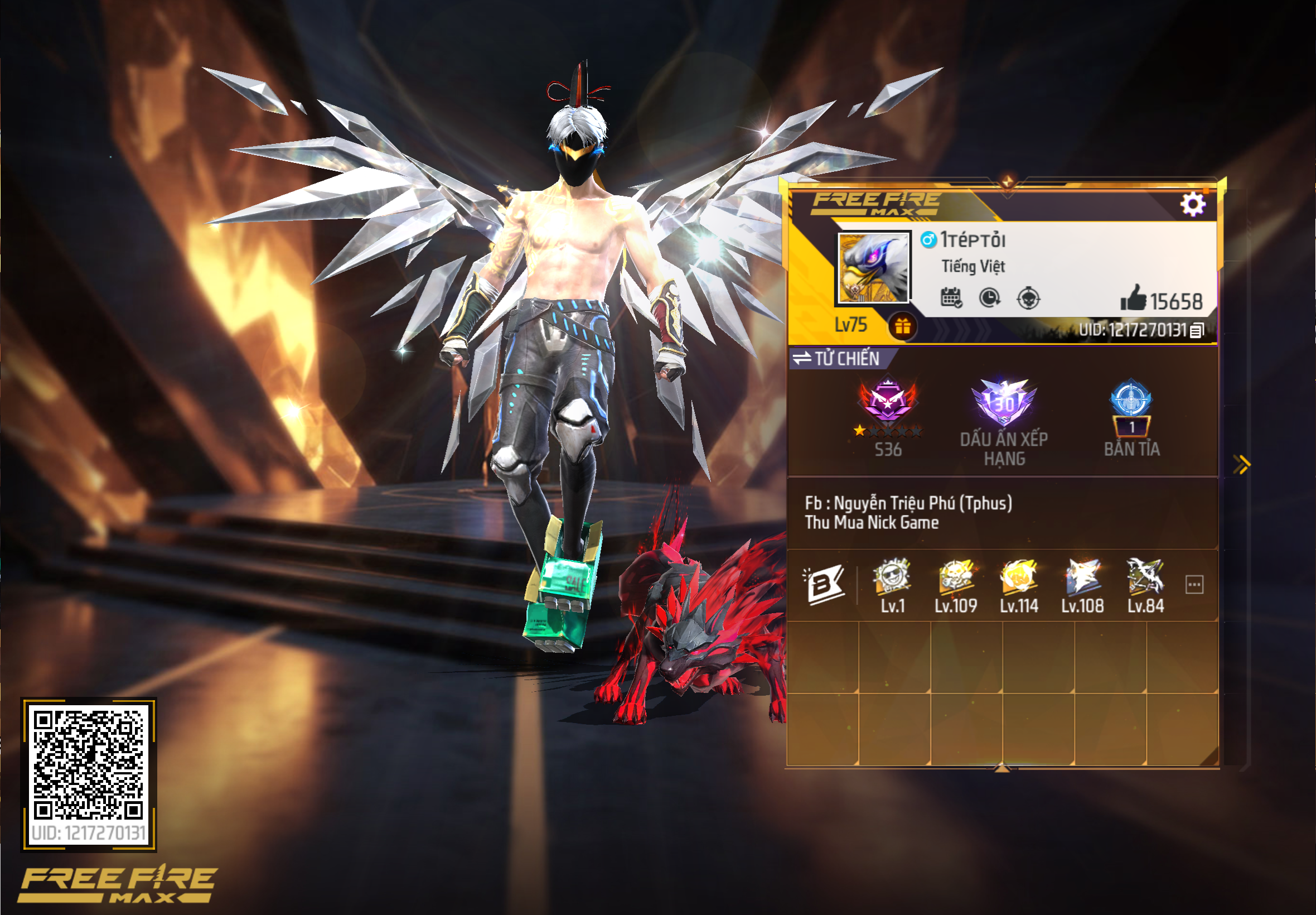The height and width of the screenshot is (915, 1316).
Task: Expand banners with the three-dot button
Action: (1196, 584)
